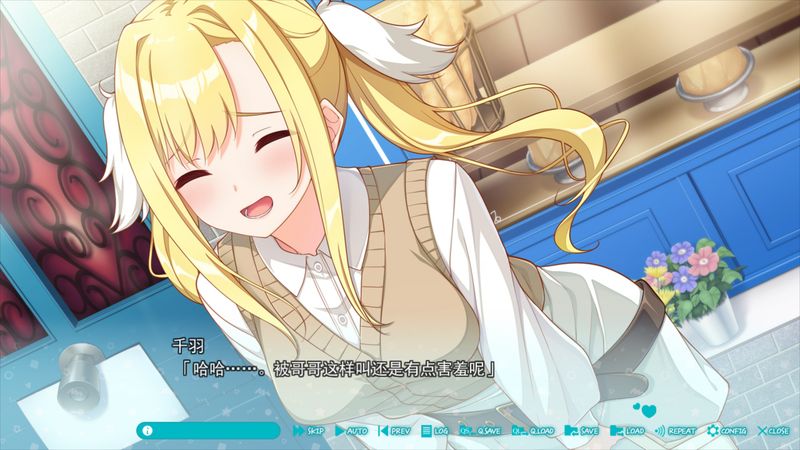Screen dimensions: 800x450
Task: Go back with the Prev button
Action: click(x=395, y=430)
